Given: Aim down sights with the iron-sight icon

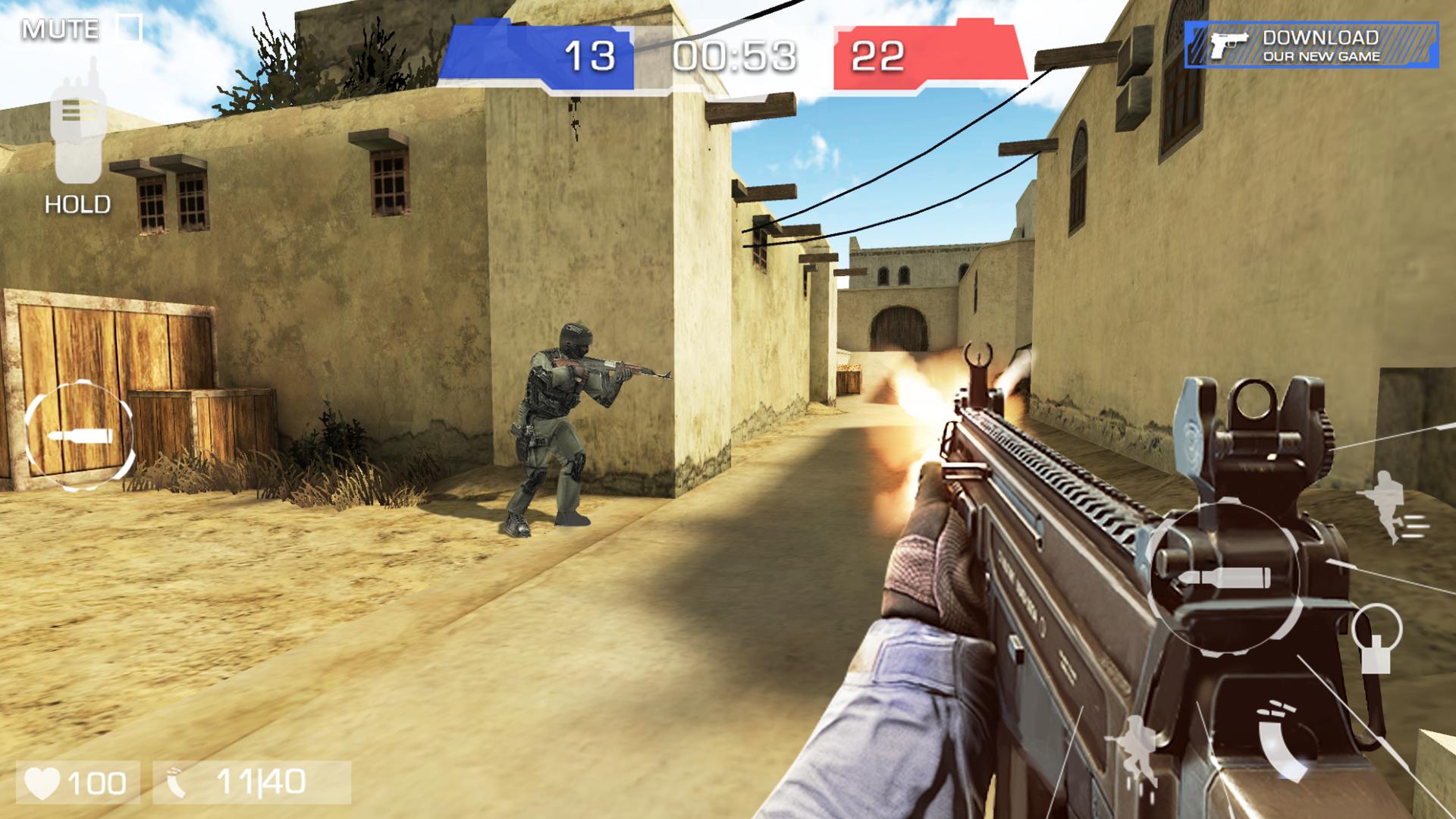Looking at the screenshot, I should point(1376,639).
